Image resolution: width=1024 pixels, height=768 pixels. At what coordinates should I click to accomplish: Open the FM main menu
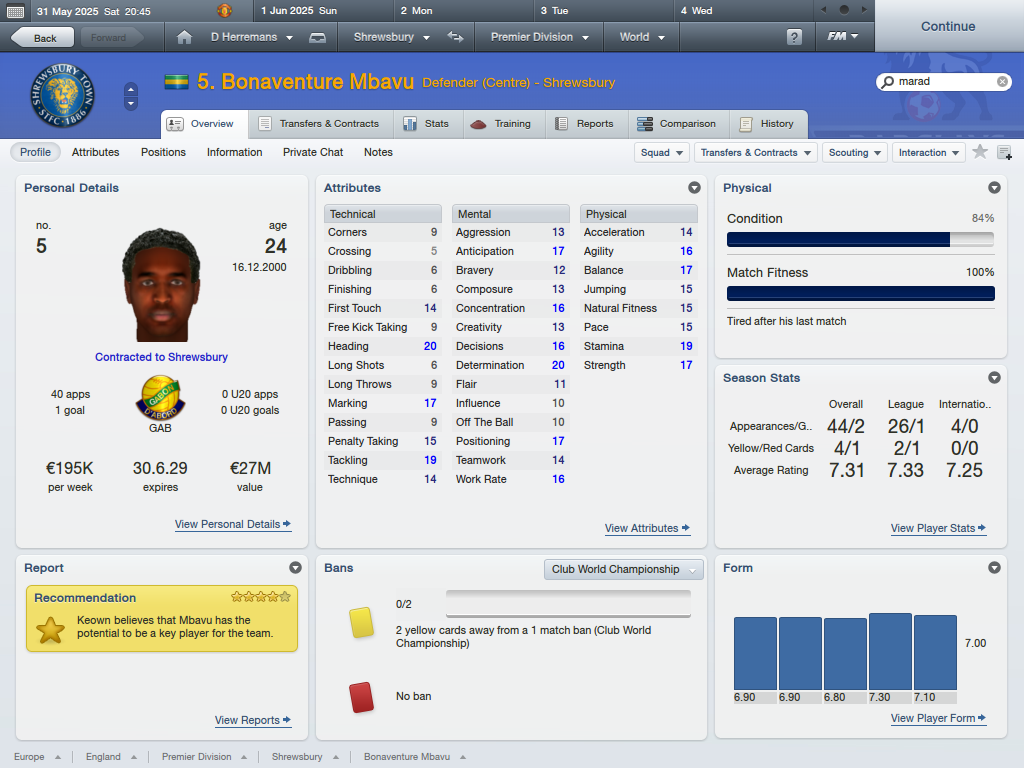(843, 37)
